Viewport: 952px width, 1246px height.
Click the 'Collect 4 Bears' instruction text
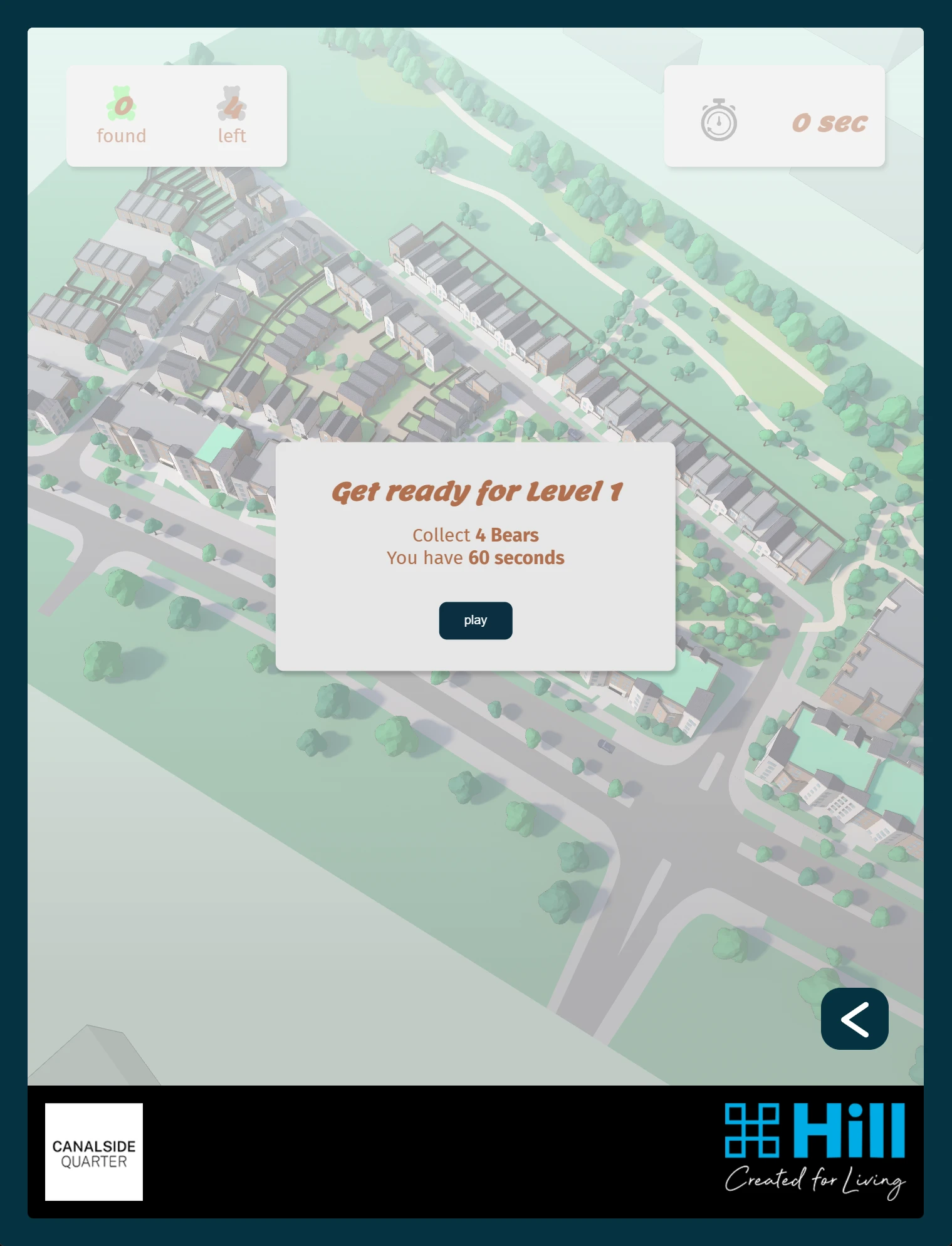tap(475, 535)
